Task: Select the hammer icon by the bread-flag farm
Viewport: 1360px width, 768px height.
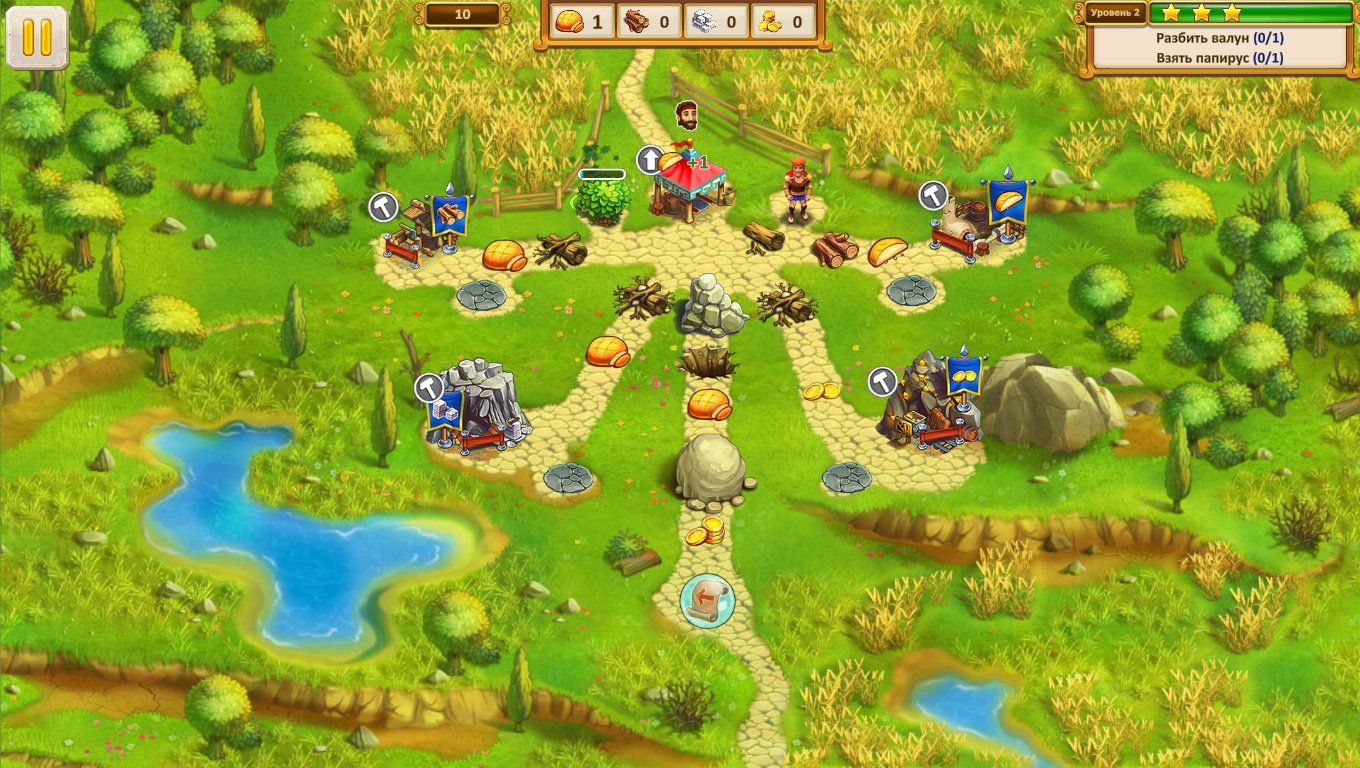Action: click(x=934, y=195)
